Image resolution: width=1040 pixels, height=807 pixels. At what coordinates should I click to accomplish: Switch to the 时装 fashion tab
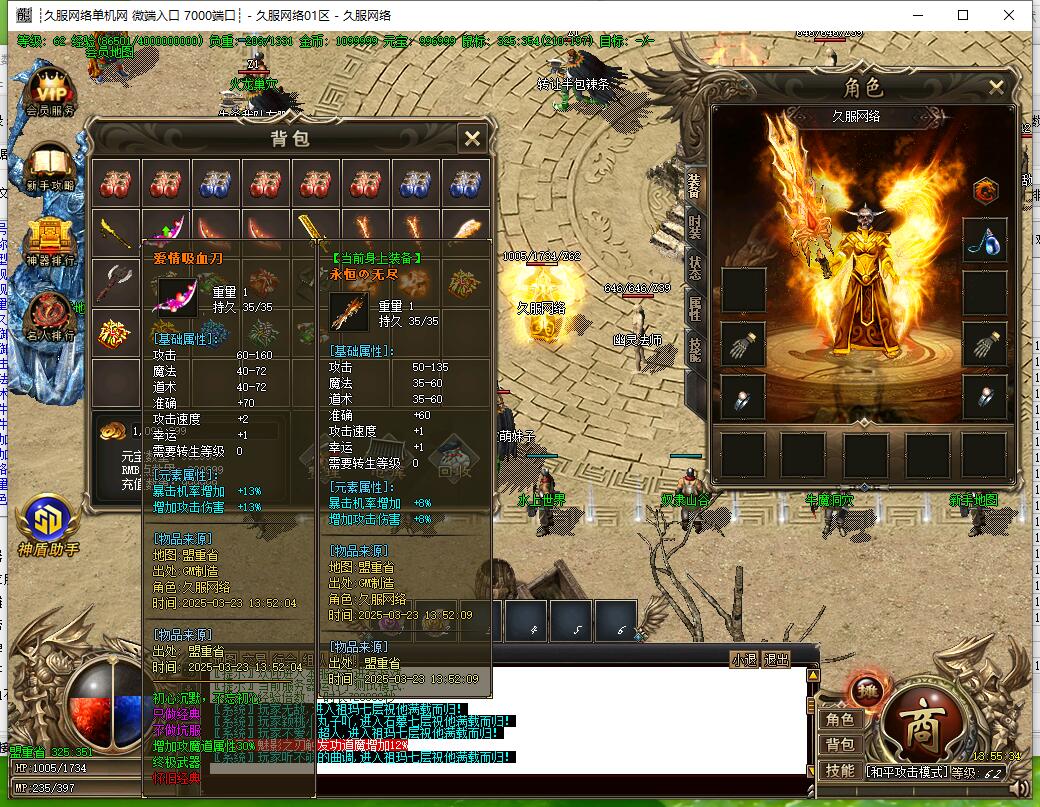coord(695,225)
